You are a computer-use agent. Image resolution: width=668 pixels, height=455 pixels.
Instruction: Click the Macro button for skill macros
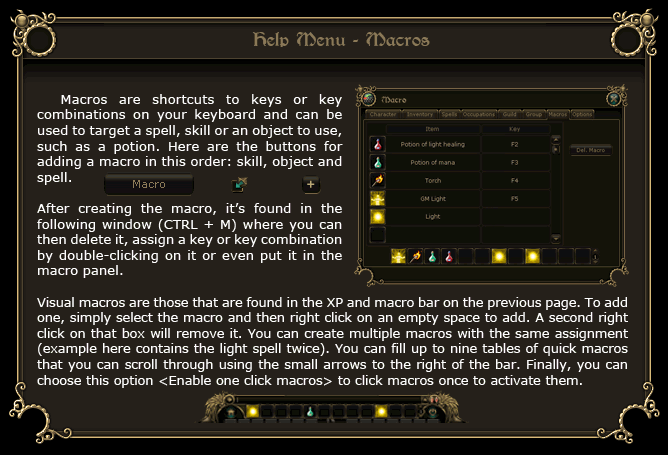point(149,184)
